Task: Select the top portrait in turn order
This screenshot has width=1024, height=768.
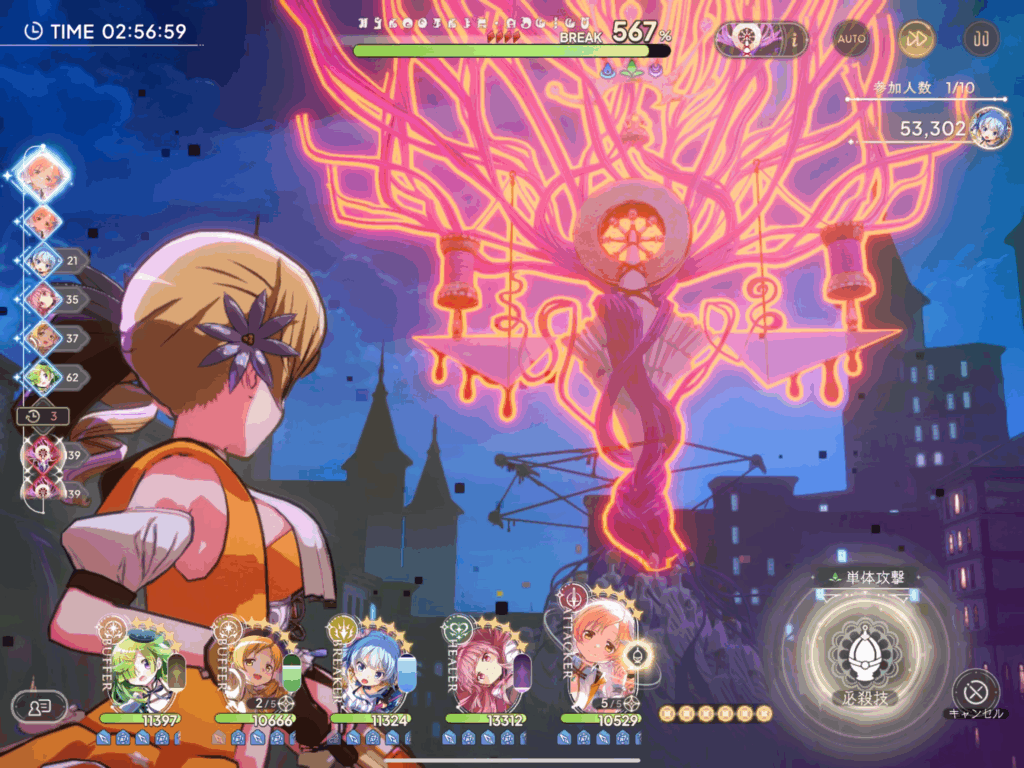Action: (x=43, y=175)
